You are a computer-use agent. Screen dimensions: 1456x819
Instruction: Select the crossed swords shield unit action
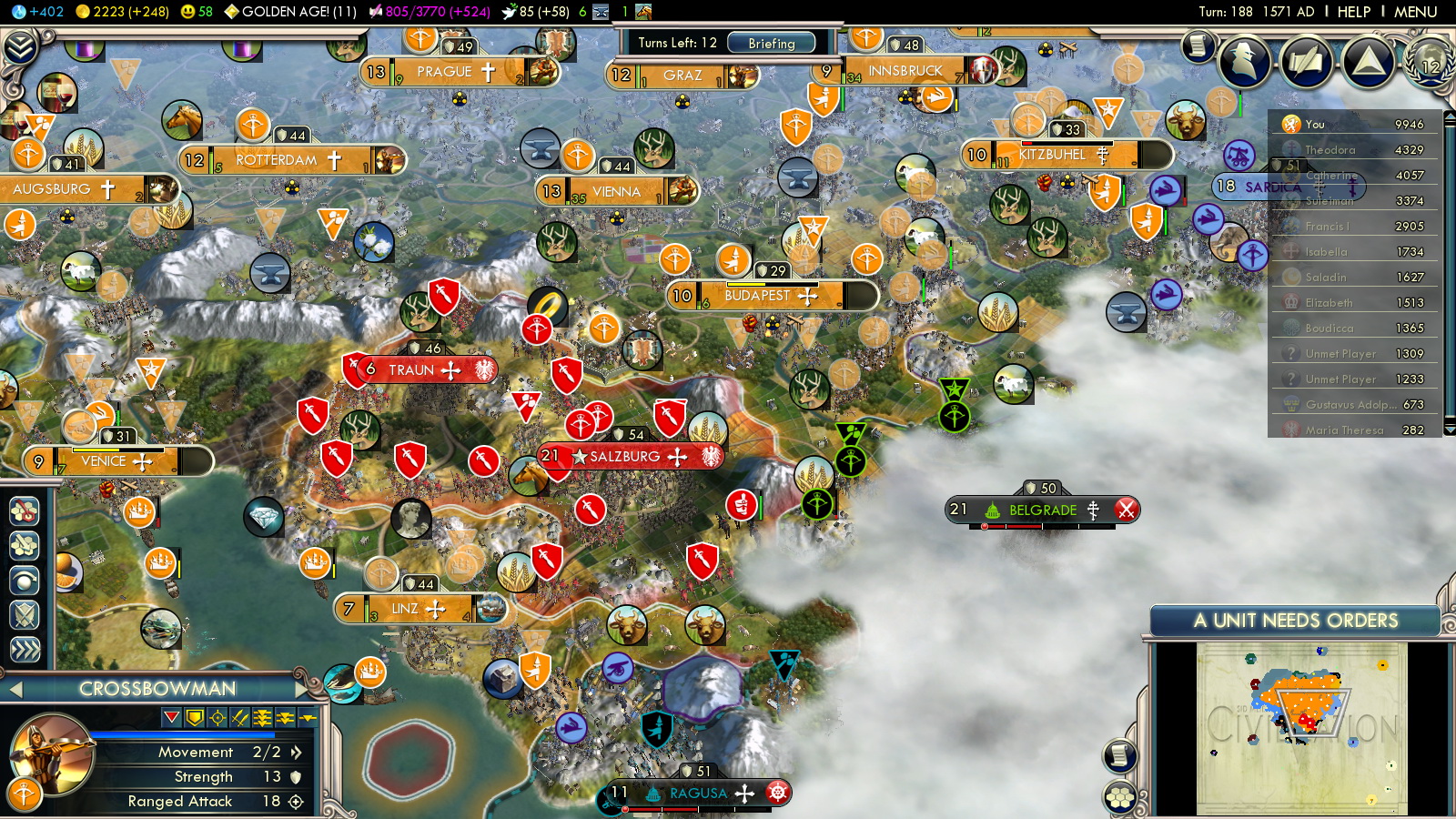[x=25, y=615]
